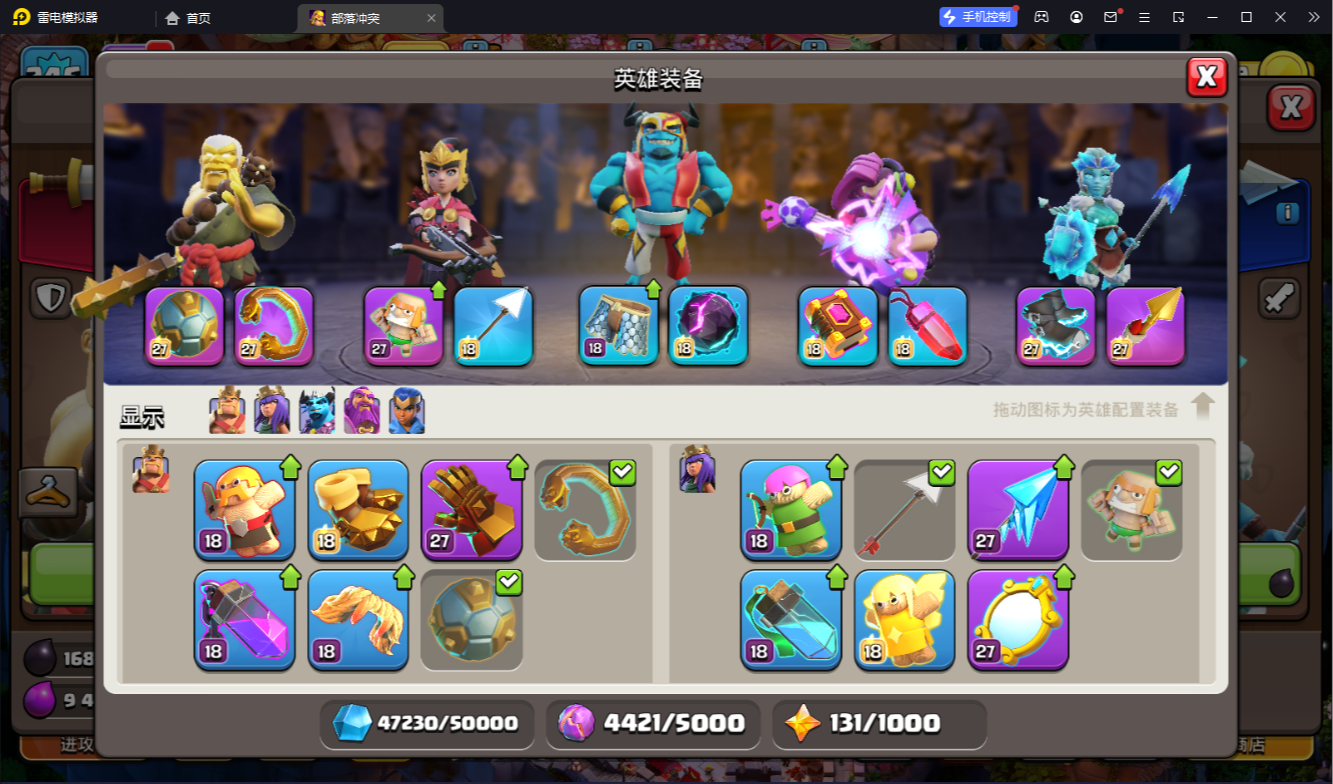Switch to the 首页 home tab
Viewport: 1333px width, 784px height.
pos(189,17)
